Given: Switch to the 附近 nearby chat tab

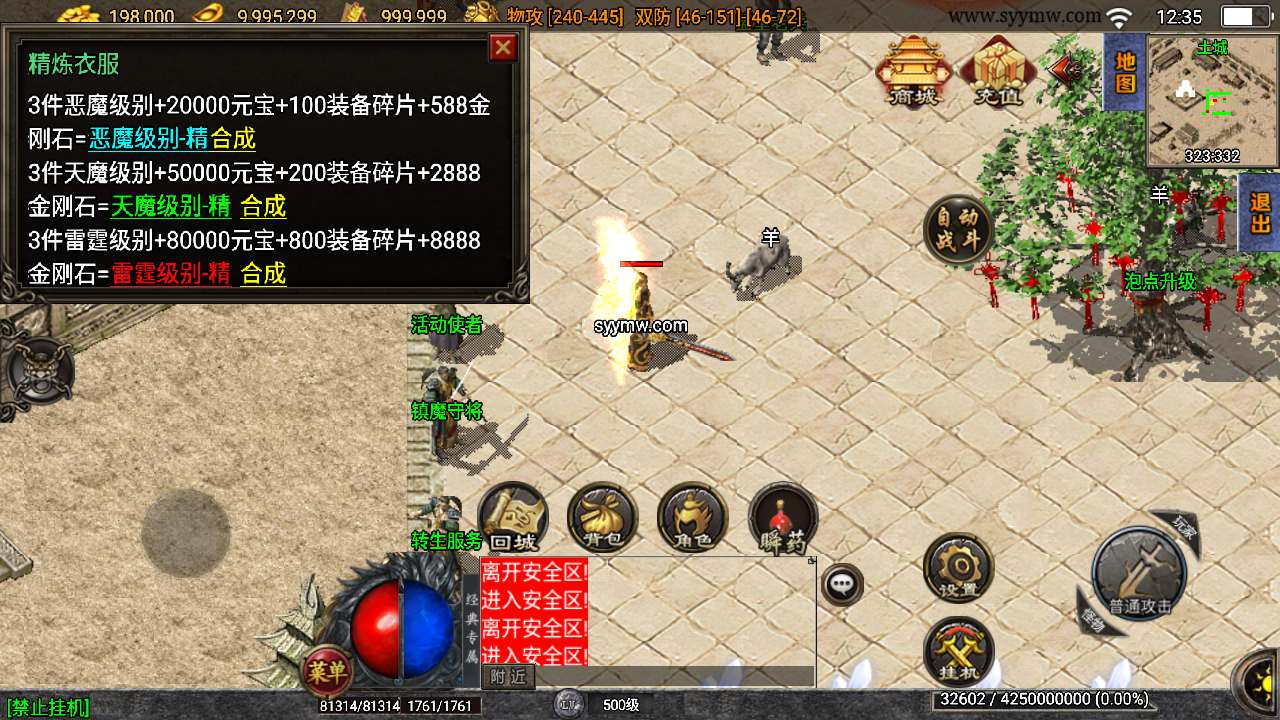Looking at the screenshot, I should pos(509,677).
